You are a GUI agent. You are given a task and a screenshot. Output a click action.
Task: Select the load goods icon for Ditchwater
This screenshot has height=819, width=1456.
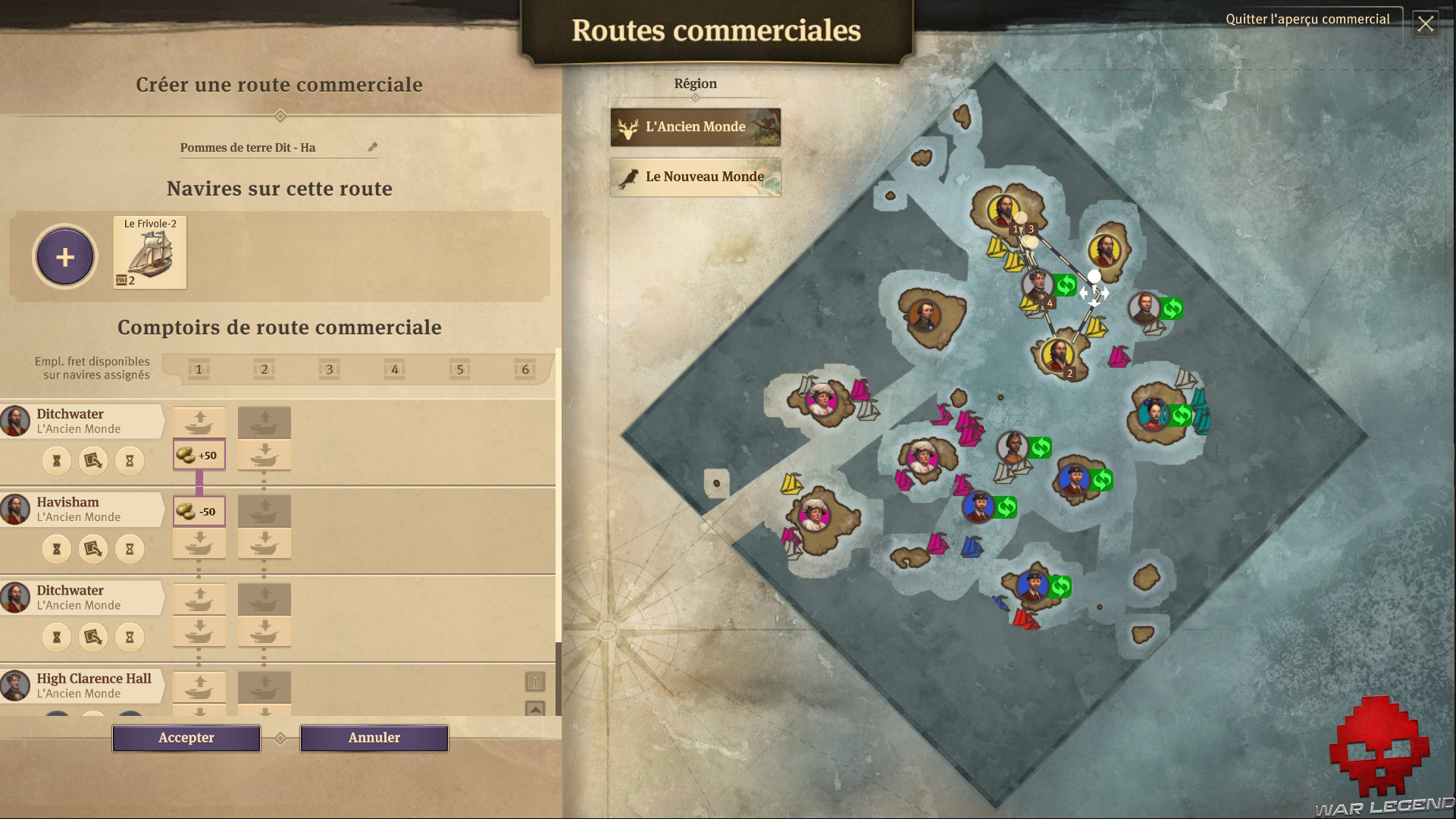[x=199, y=422]
